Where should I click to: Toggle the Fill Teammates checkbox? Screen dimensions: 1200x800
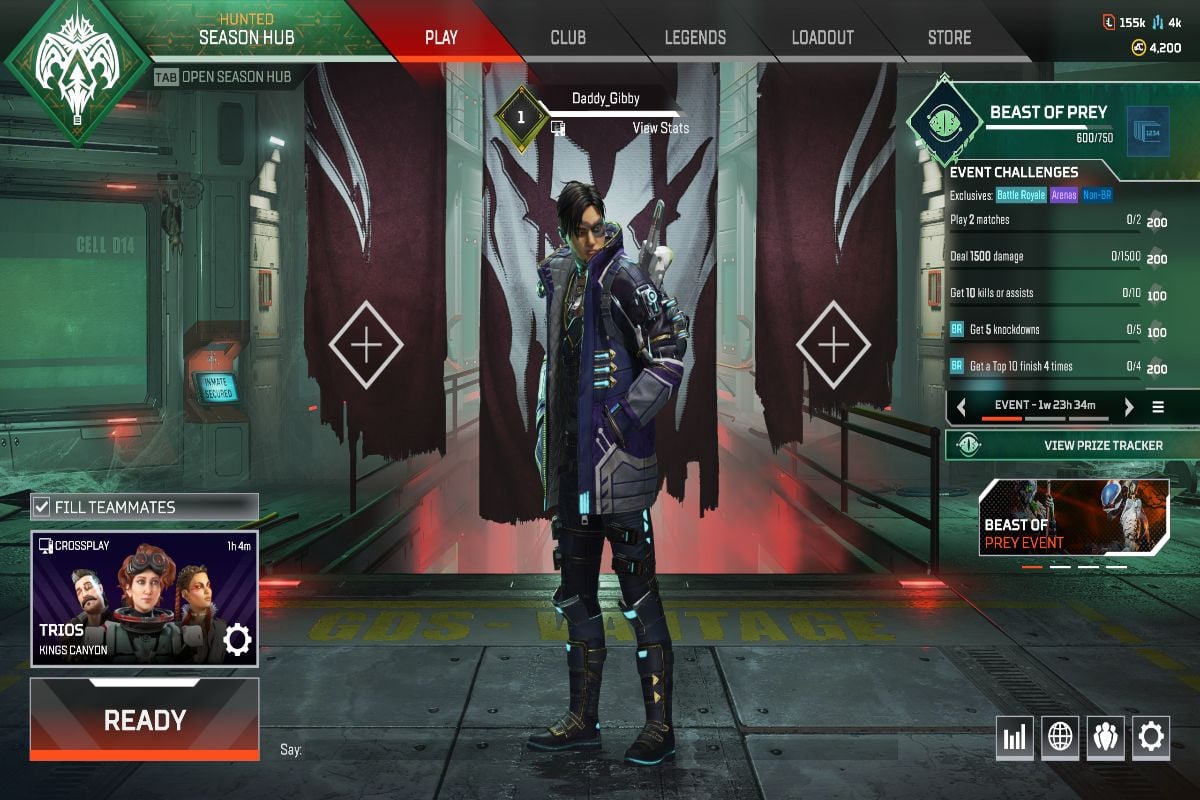pyautogui.click(x=42, y=507)
